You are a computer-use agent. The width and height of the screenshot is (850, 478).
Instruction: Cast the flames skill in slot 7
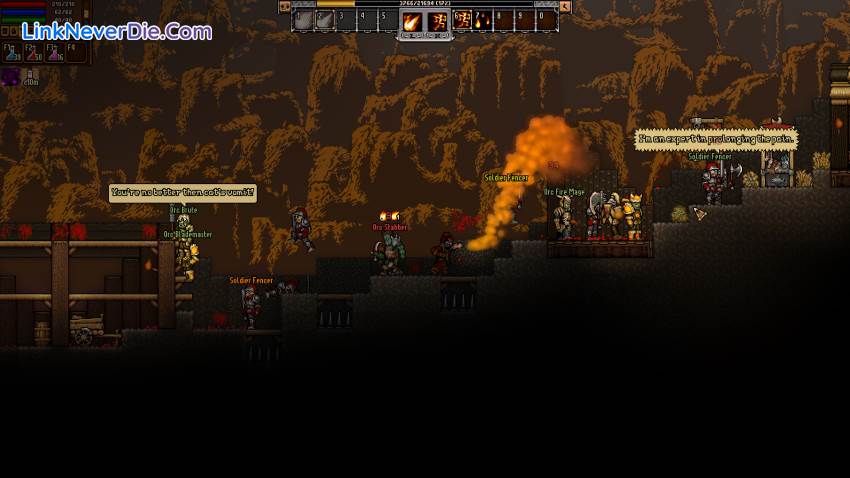tap(483, 20)
